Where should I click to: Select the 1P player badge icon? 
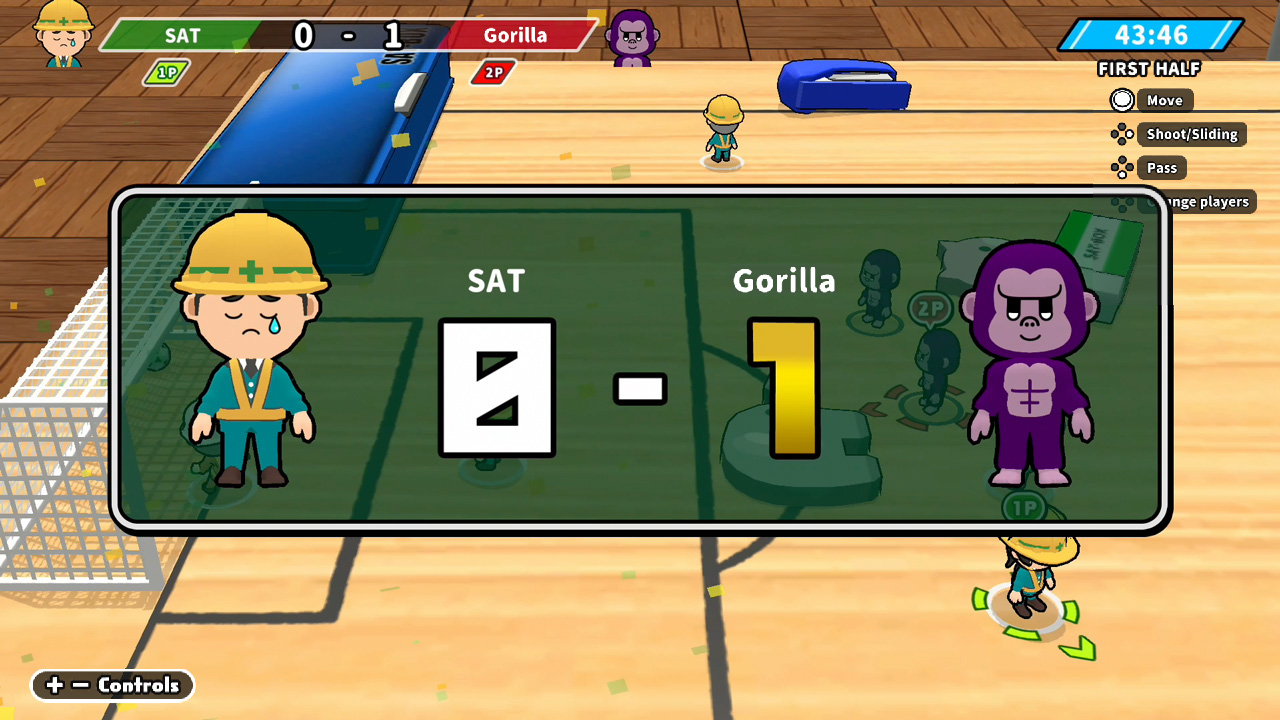pos(165,73)
